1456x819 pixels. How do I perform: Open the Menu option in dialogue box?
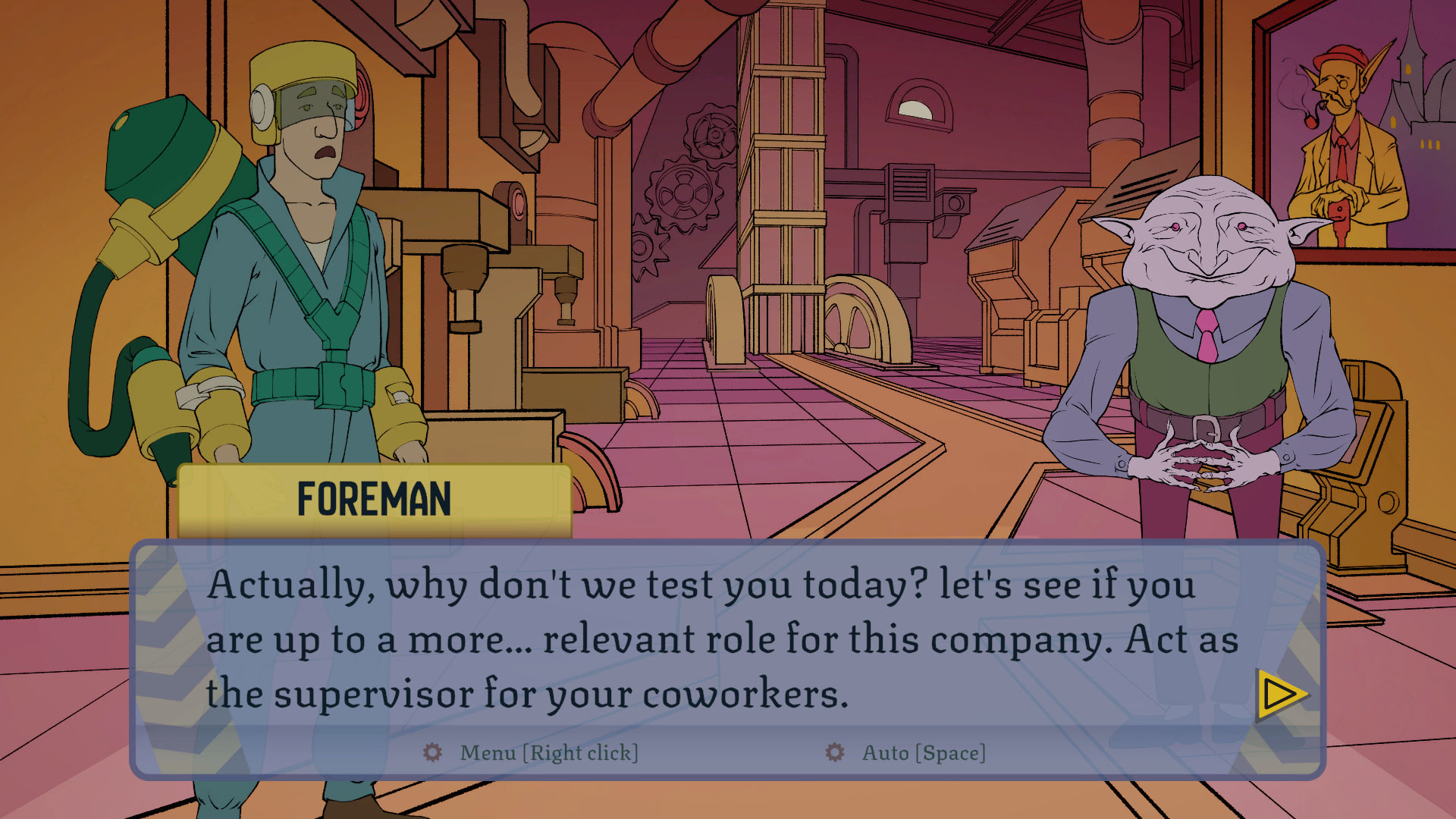pyautogui.click(x=531, y=752)
